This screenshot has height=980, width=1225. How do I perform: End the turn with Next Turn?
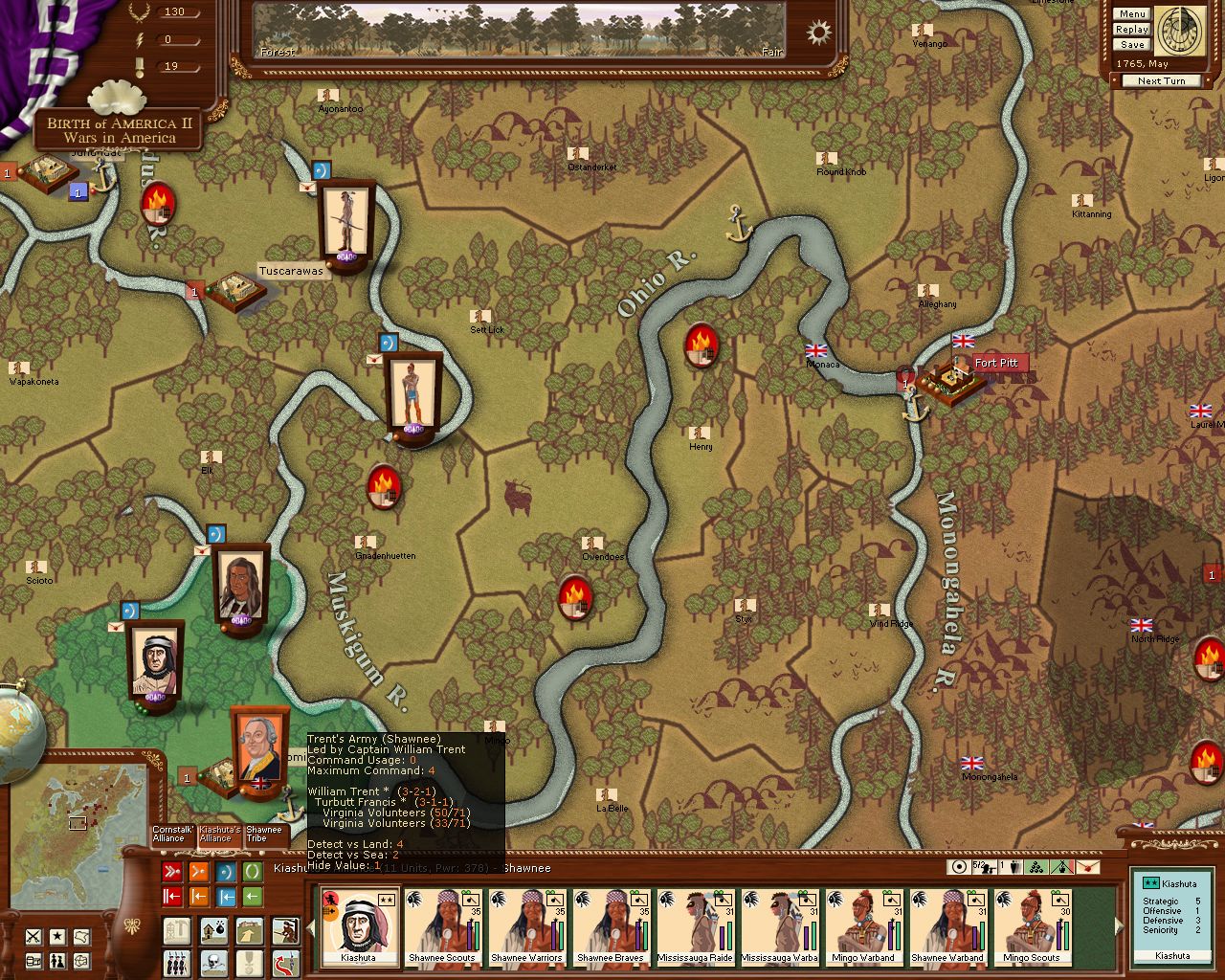click(x=1161, y=81)
